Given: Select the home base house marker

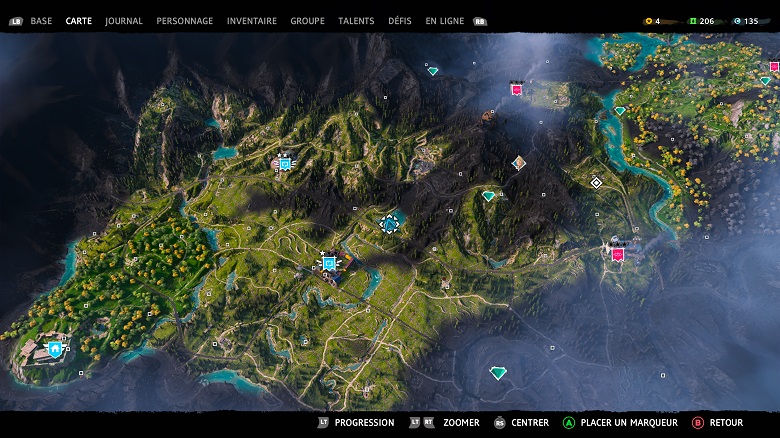Looking at the screenshot, I should (x=54, y=349).
